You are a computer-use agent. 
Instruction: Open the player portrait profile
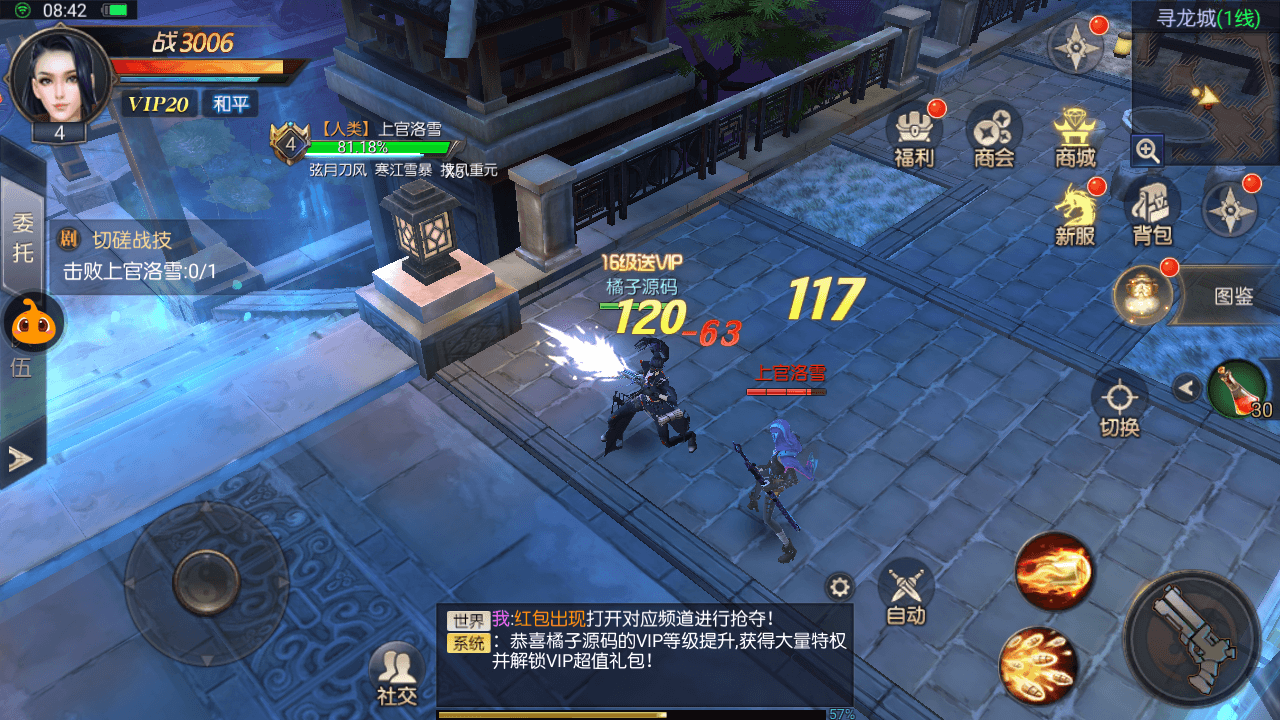click(x=58, y=78)
